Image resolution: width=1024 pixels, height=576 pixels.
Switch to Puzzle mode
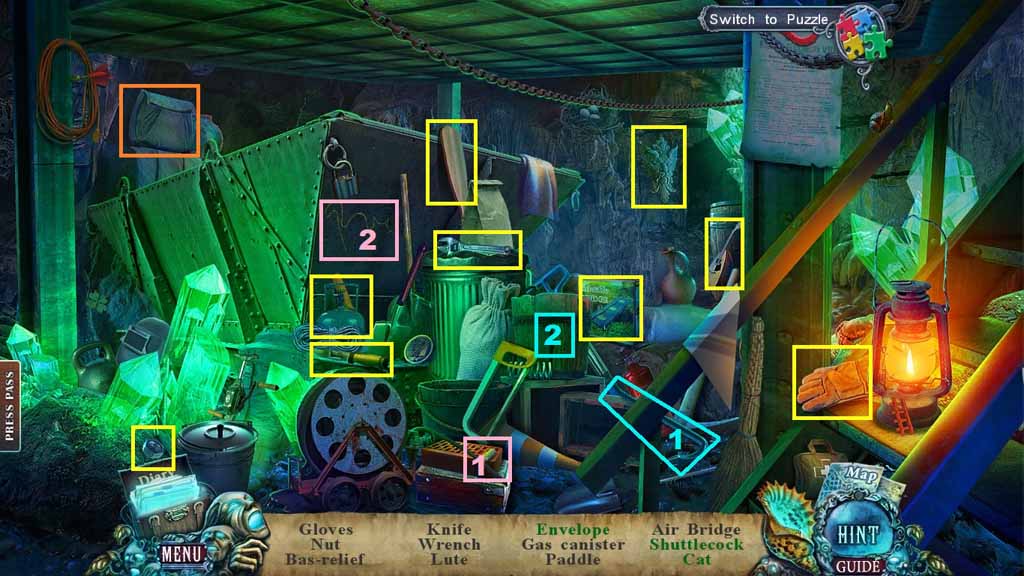764,19
